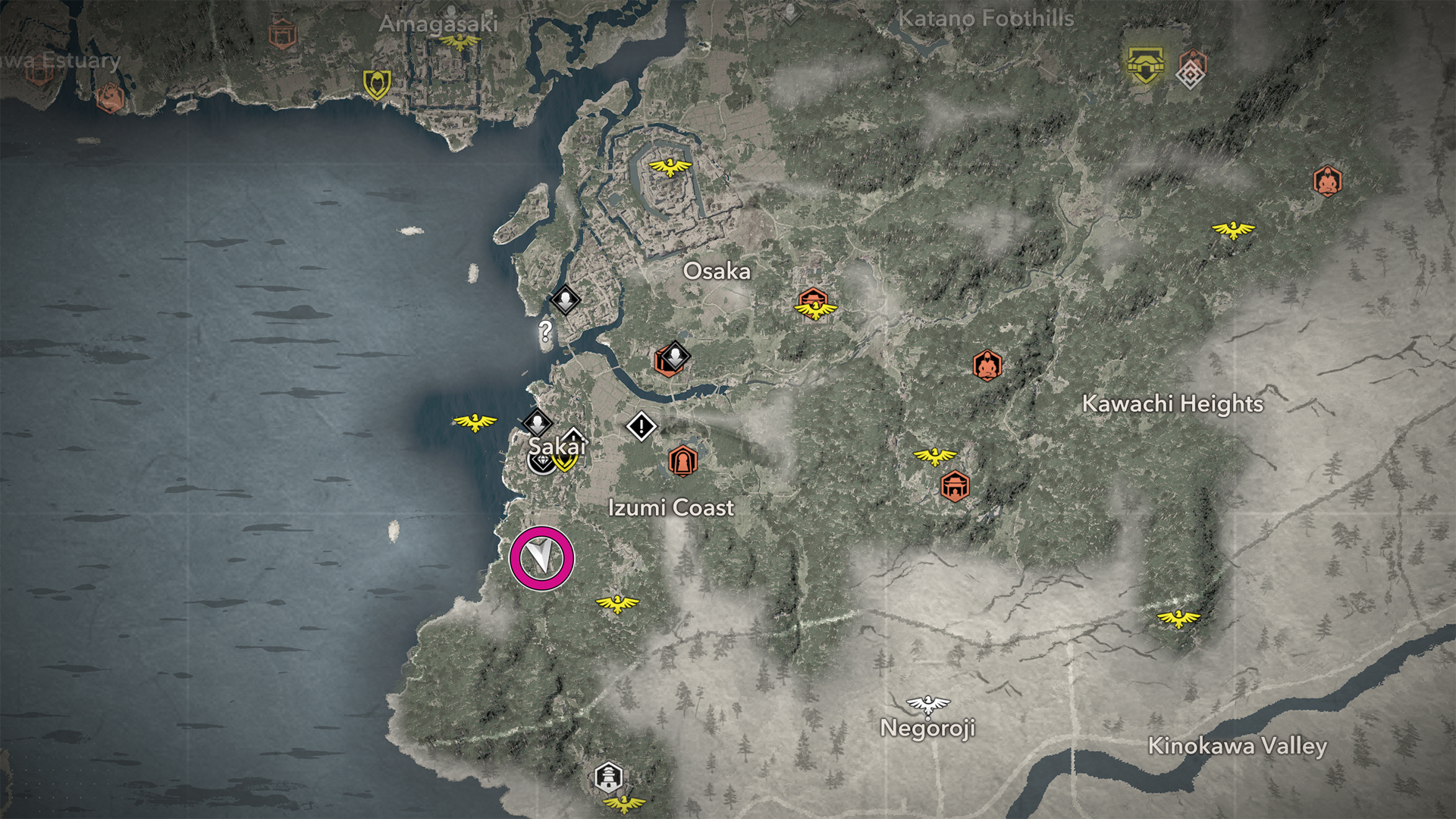
Task: Choose the orange temple gate marker
Action: click(954, 485)
